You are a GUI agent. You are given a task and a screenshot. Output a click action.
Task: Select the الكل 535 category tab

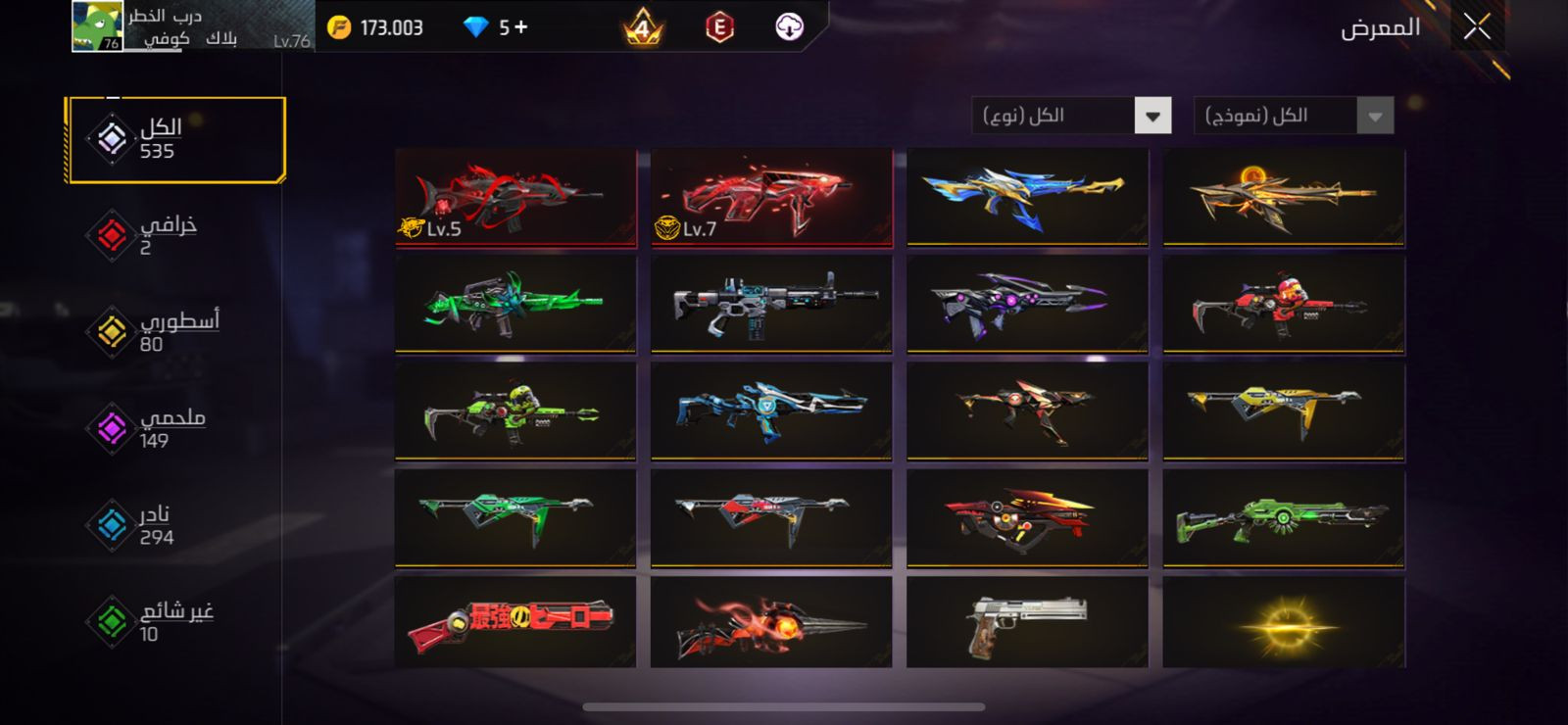click(175, 139)
